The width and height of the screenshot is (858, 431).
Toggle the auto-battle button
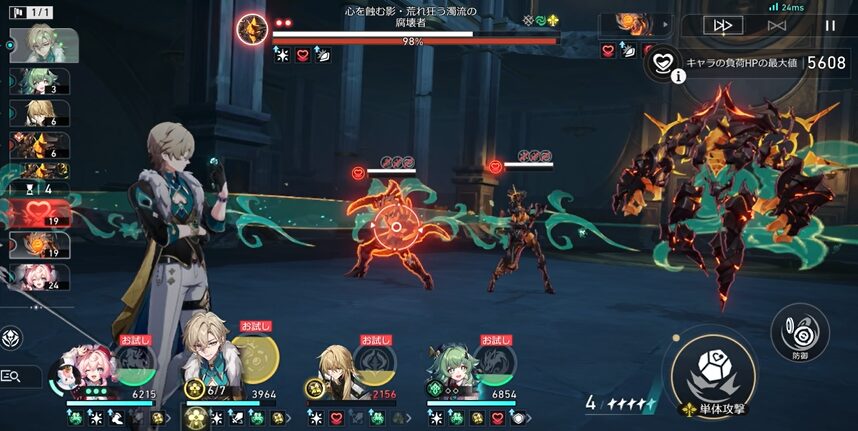coord(776,26)
